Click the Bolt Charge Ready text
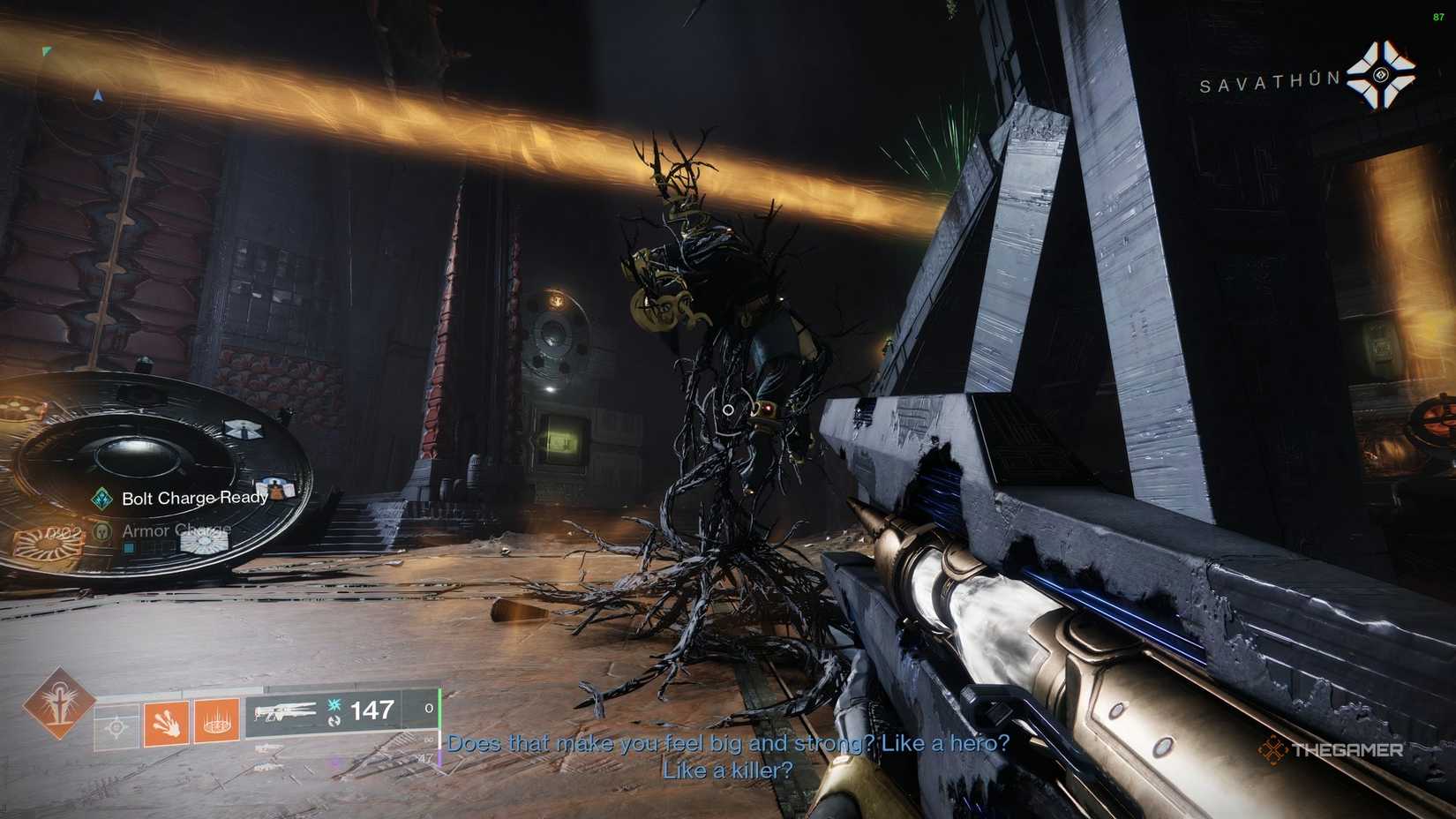 pos(195,498)
